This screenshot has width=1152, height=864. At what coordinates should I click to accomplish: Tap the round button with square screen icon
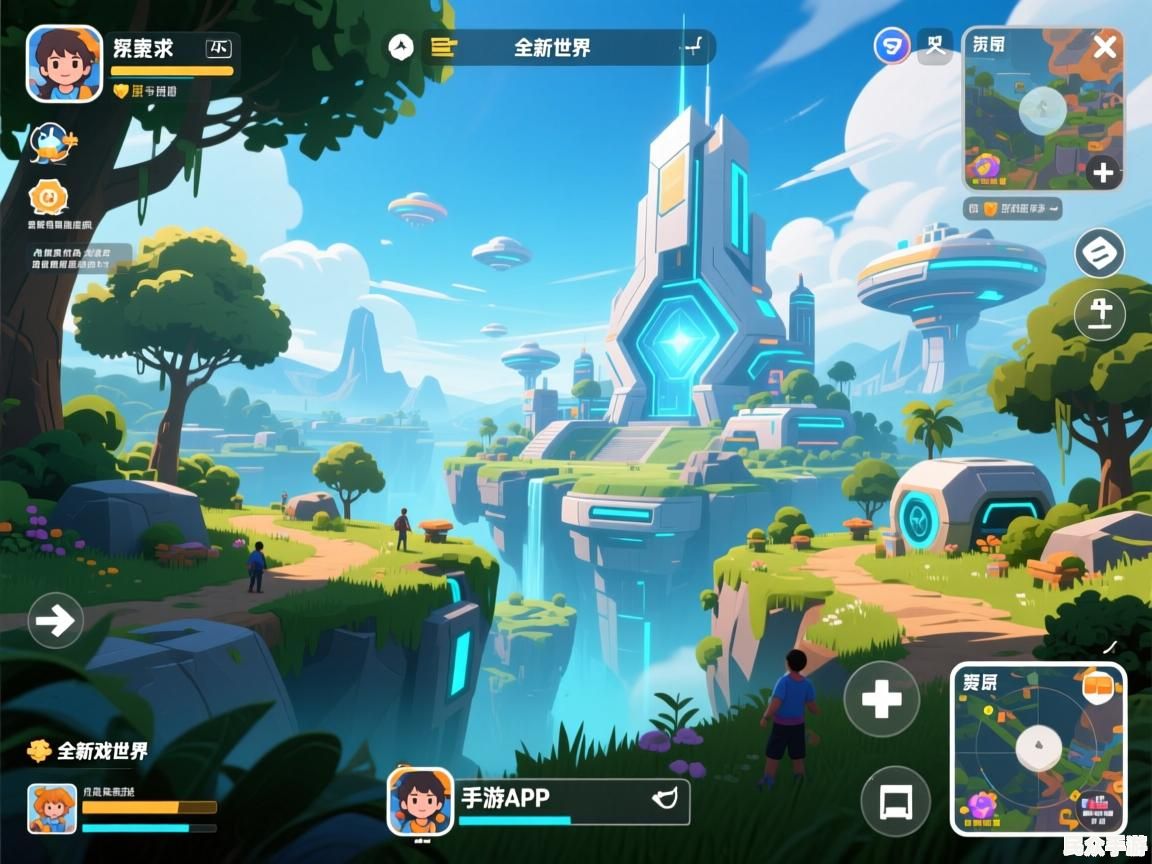click(x=895, y=801)
